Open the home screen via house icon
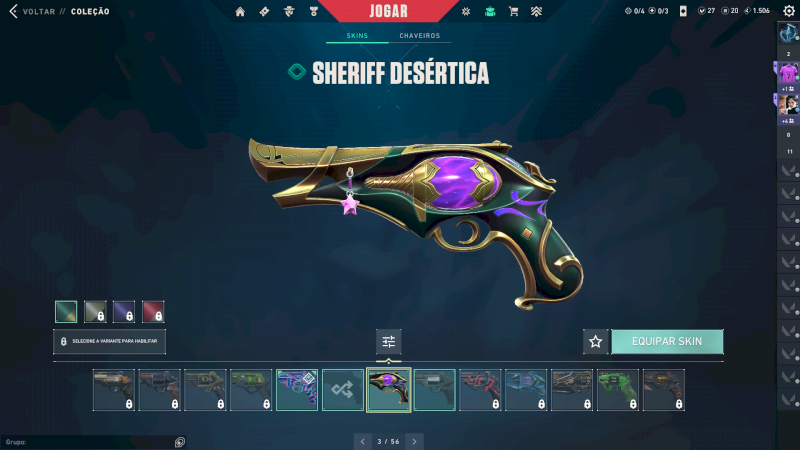 click(x=240, y=11)
